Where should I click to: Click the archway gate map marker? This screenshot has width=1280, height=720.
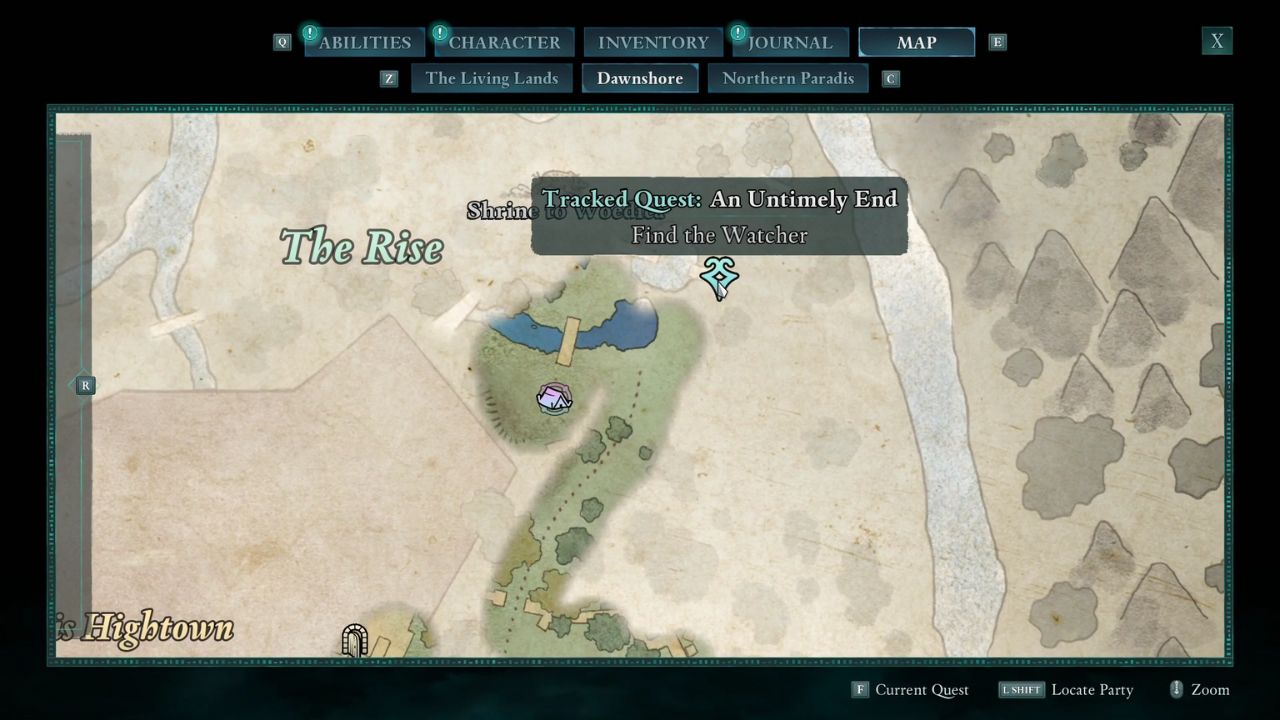354,640
